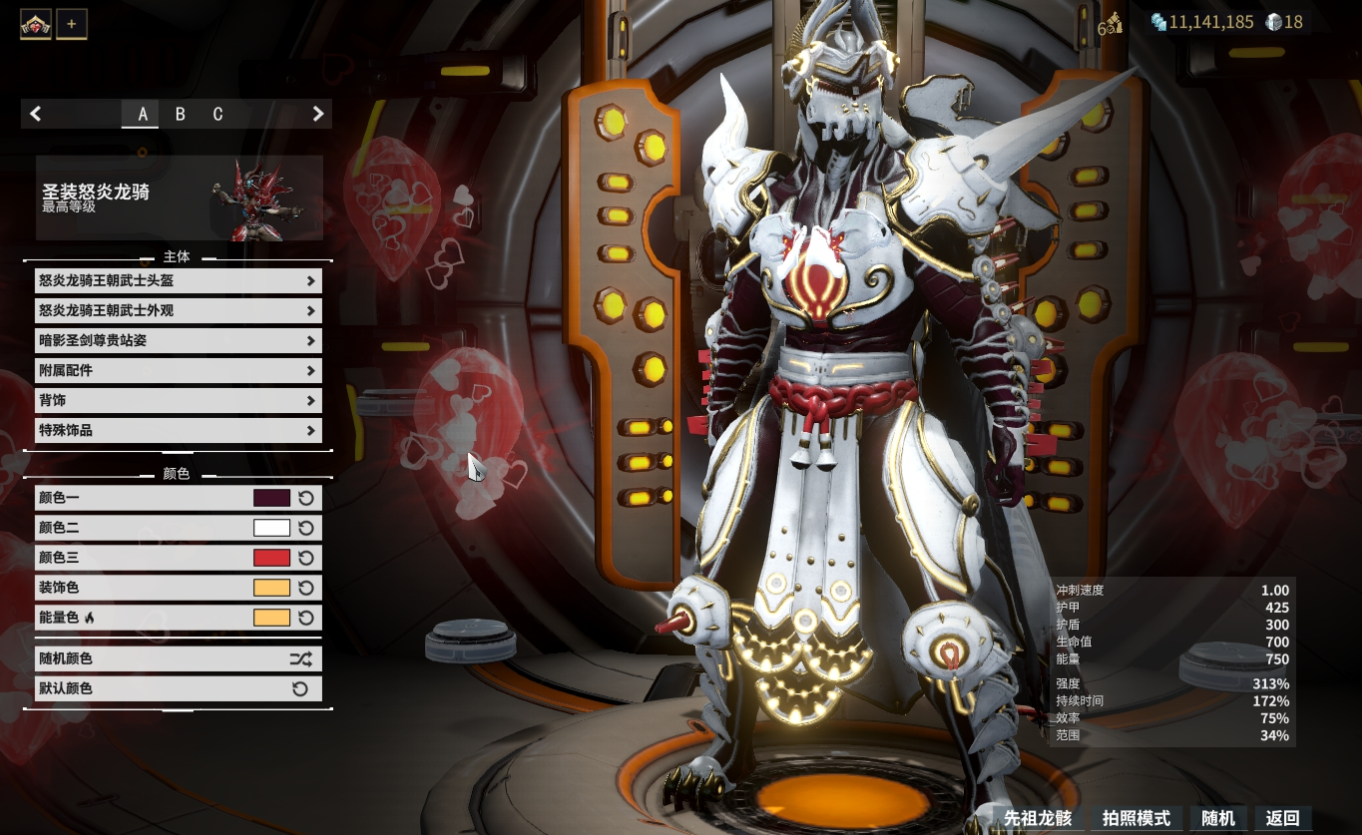
Task: Choose the white 颜色二 swatch
Action: click(x=272, y=528)
